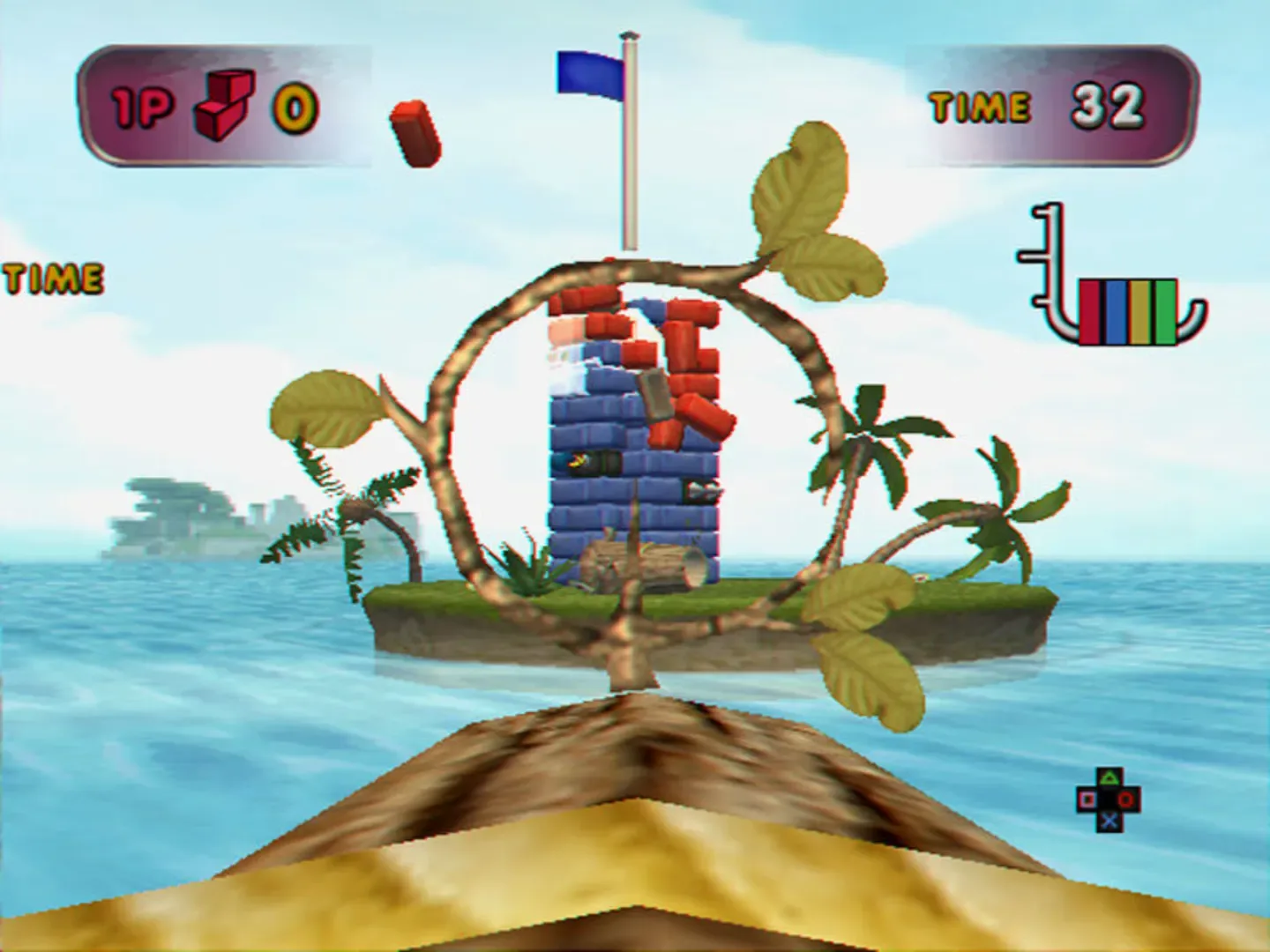Click the score value 0 in the top panel
The image size is (1270, 952).
[x=292, y=108]
